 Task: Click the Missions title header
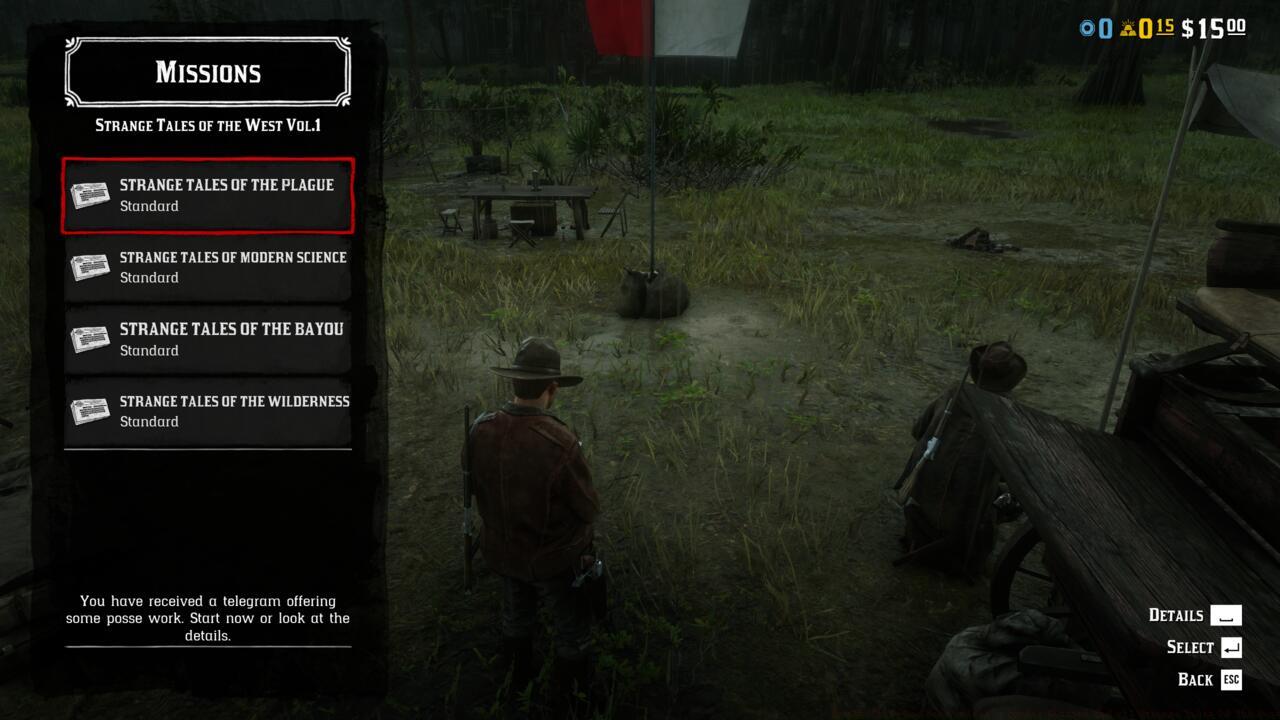207,72
